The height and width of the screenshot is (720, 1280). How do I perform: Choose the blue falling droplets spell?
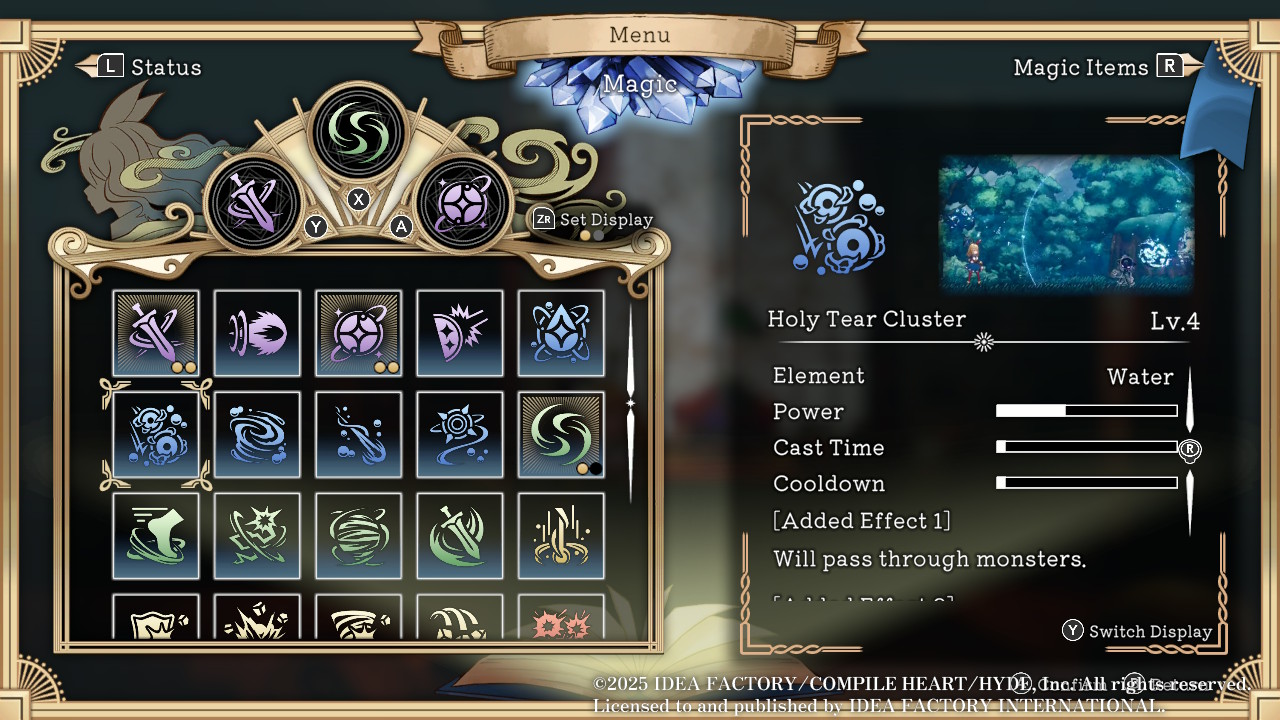tap(358, 434)
